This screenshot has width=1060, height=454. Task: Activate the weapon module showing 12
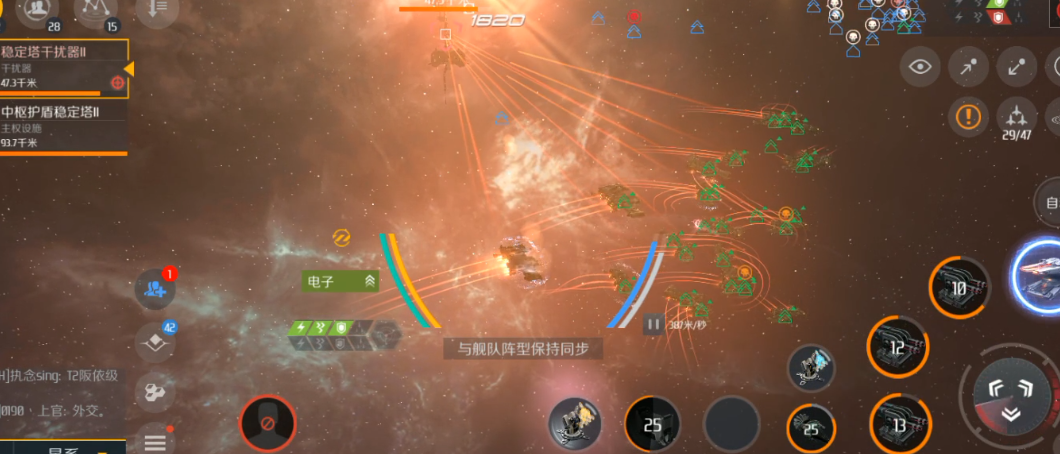click(x=897, y=347)
